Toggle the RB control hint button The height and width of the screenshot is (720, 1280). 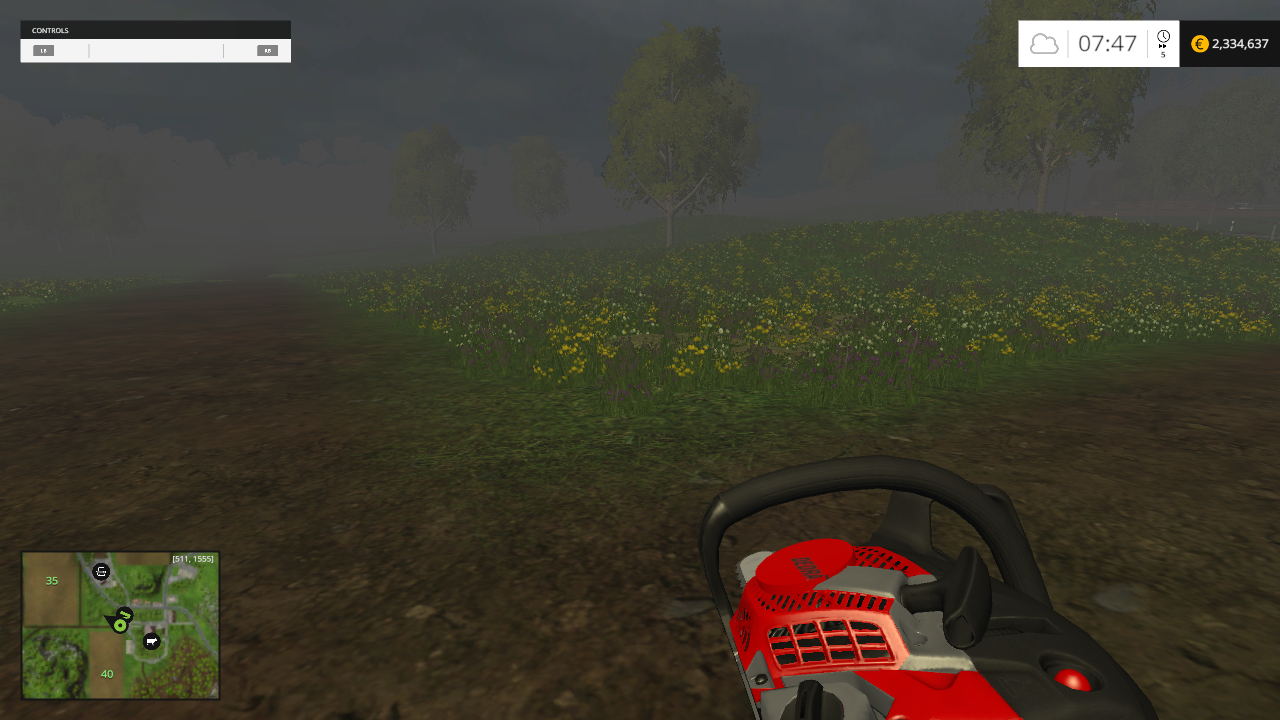[266, 50]
